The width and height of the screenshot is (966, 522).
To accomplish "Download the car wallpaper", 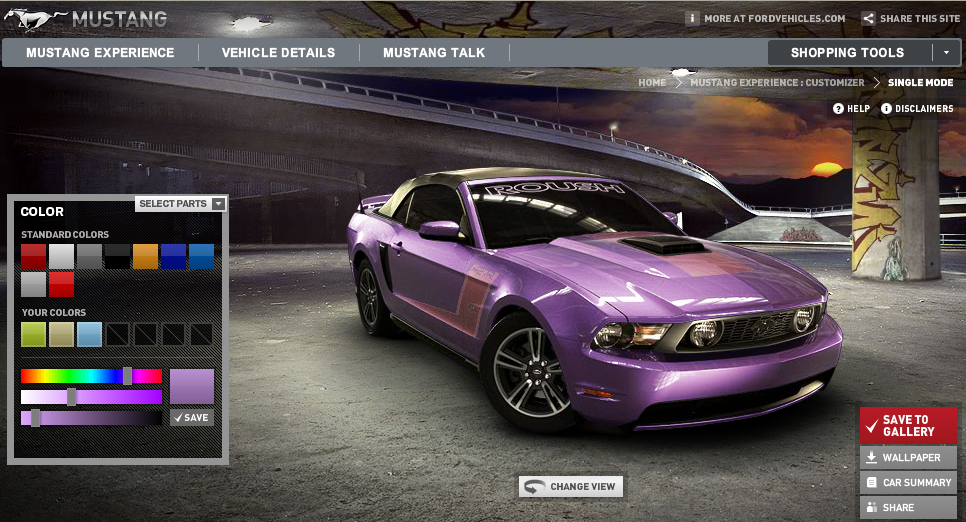I will coord(908,458).
